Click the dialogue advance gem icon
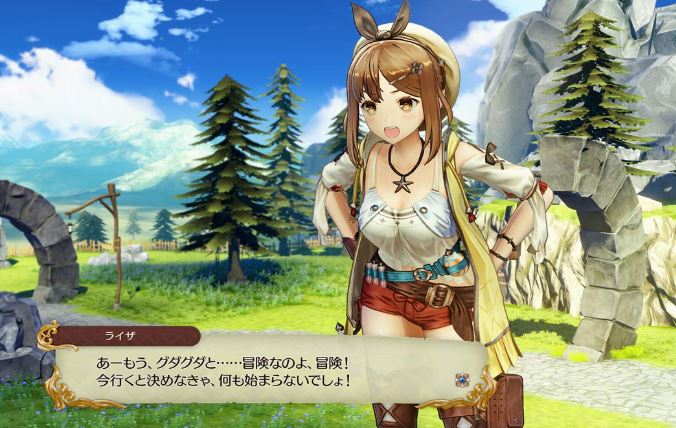Screen dimensions: 676x428 pos(463,379)
